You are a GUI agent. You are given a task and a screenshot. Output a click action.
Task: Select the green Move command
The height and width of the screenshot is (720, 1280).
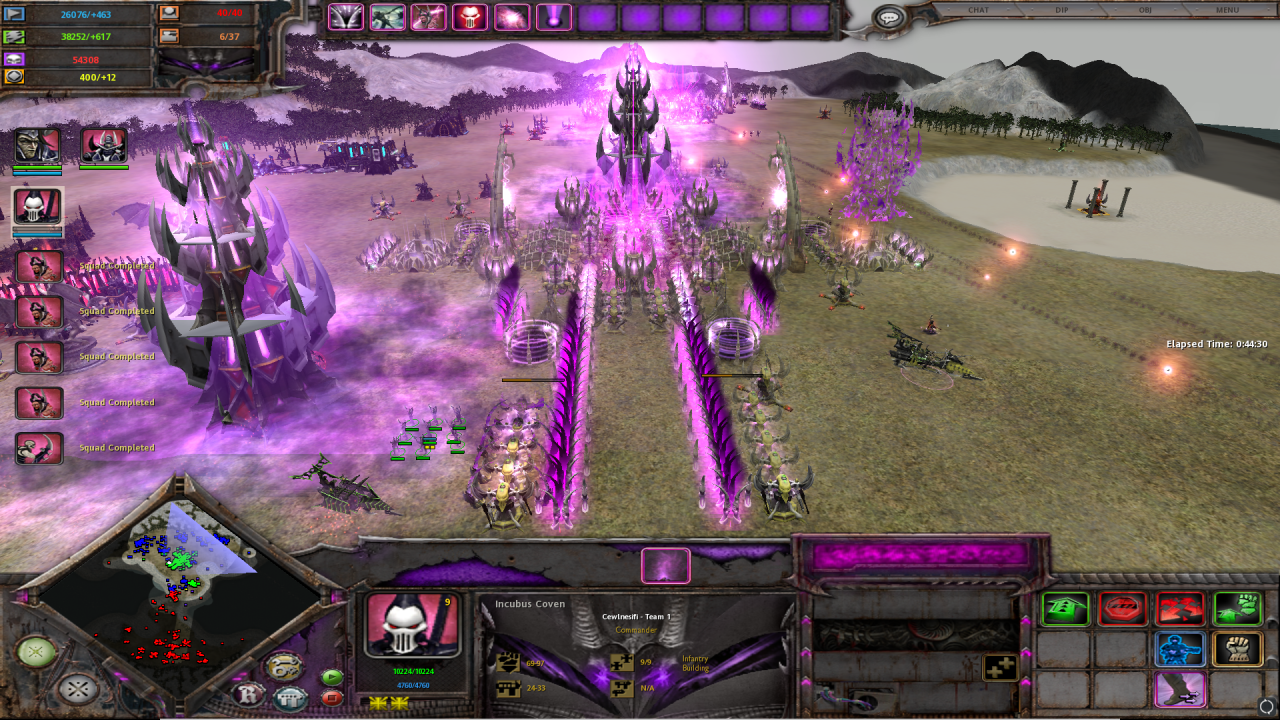pyautogui.click(x=1063, y=608)
